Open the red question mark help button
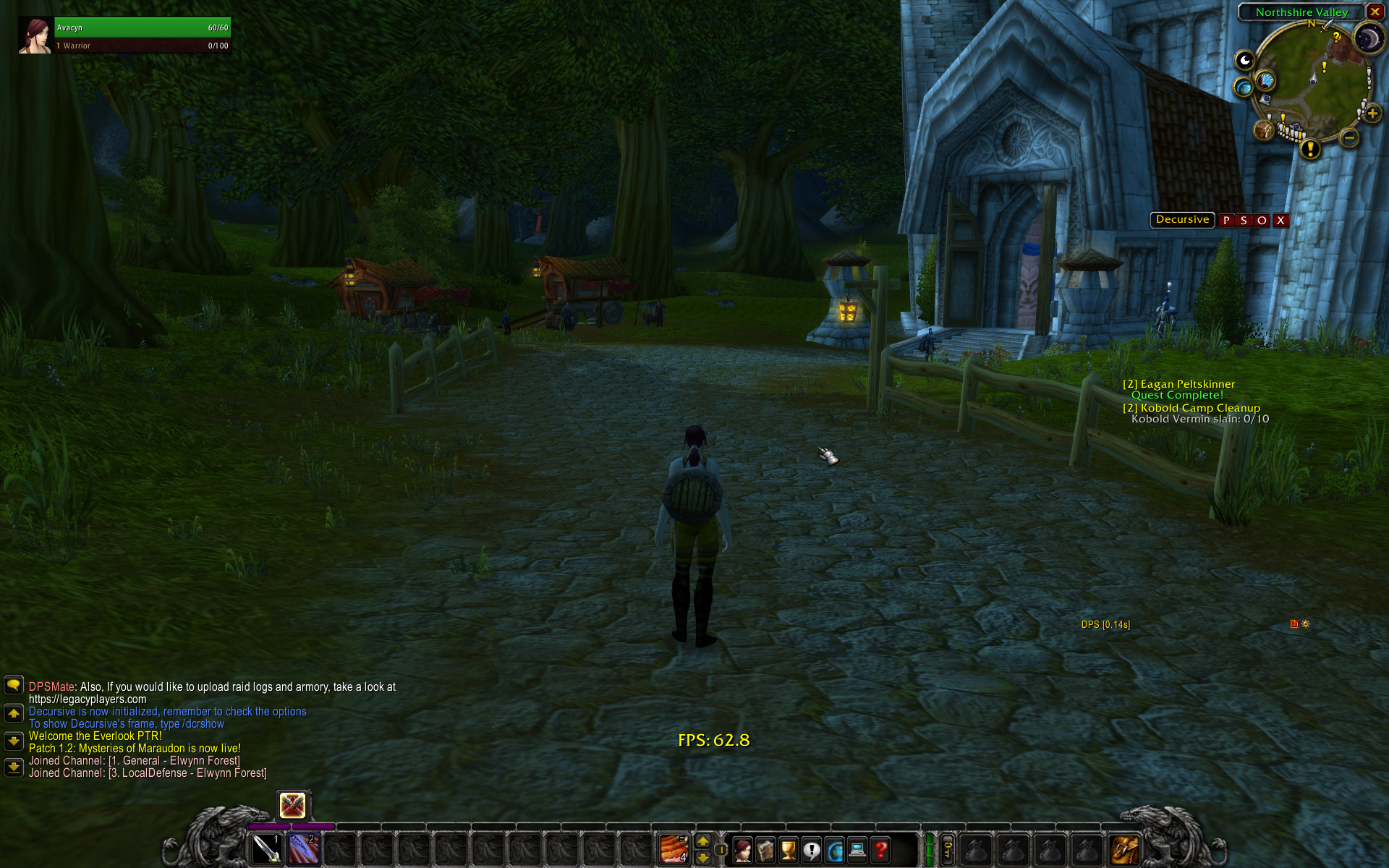 [881, 850]
